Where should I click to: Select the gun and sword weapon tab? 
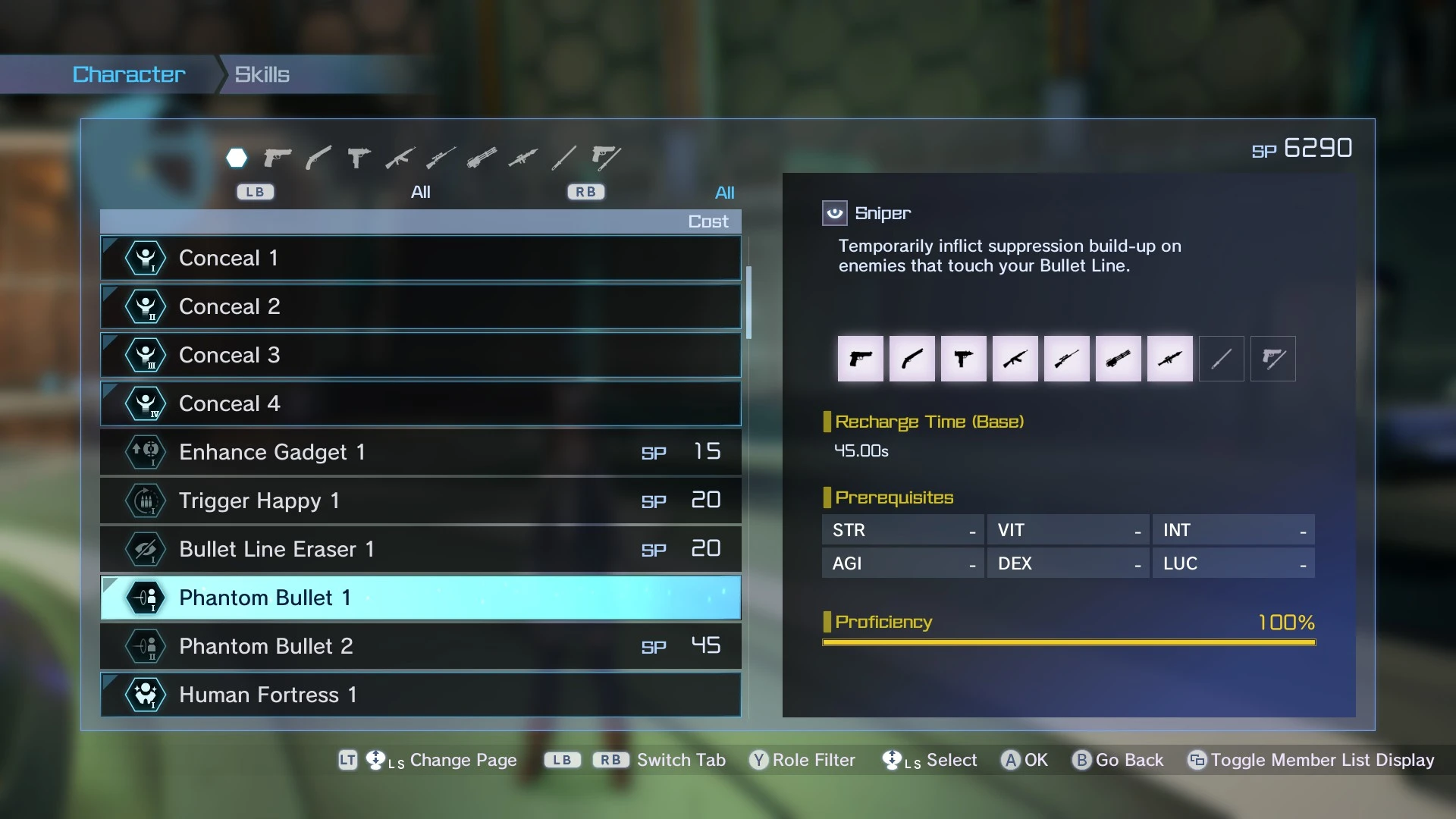point(606,158)
